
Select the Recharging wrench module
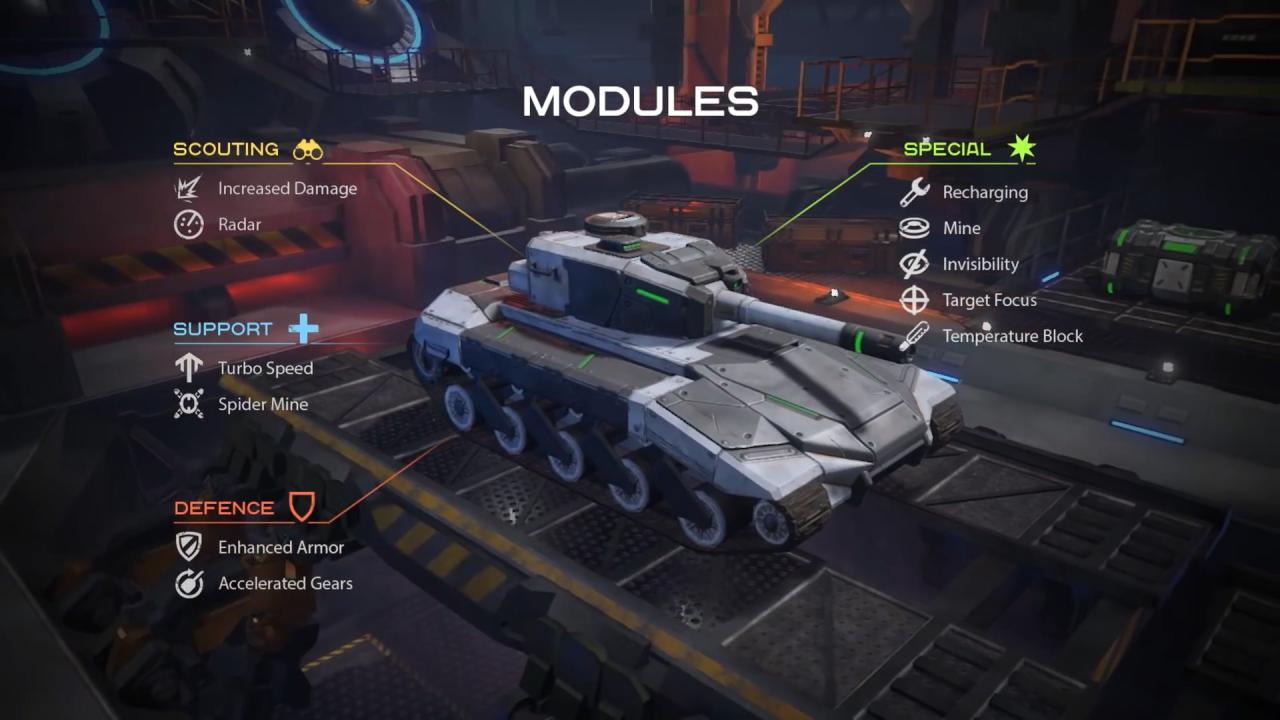(x=984, y=192)
